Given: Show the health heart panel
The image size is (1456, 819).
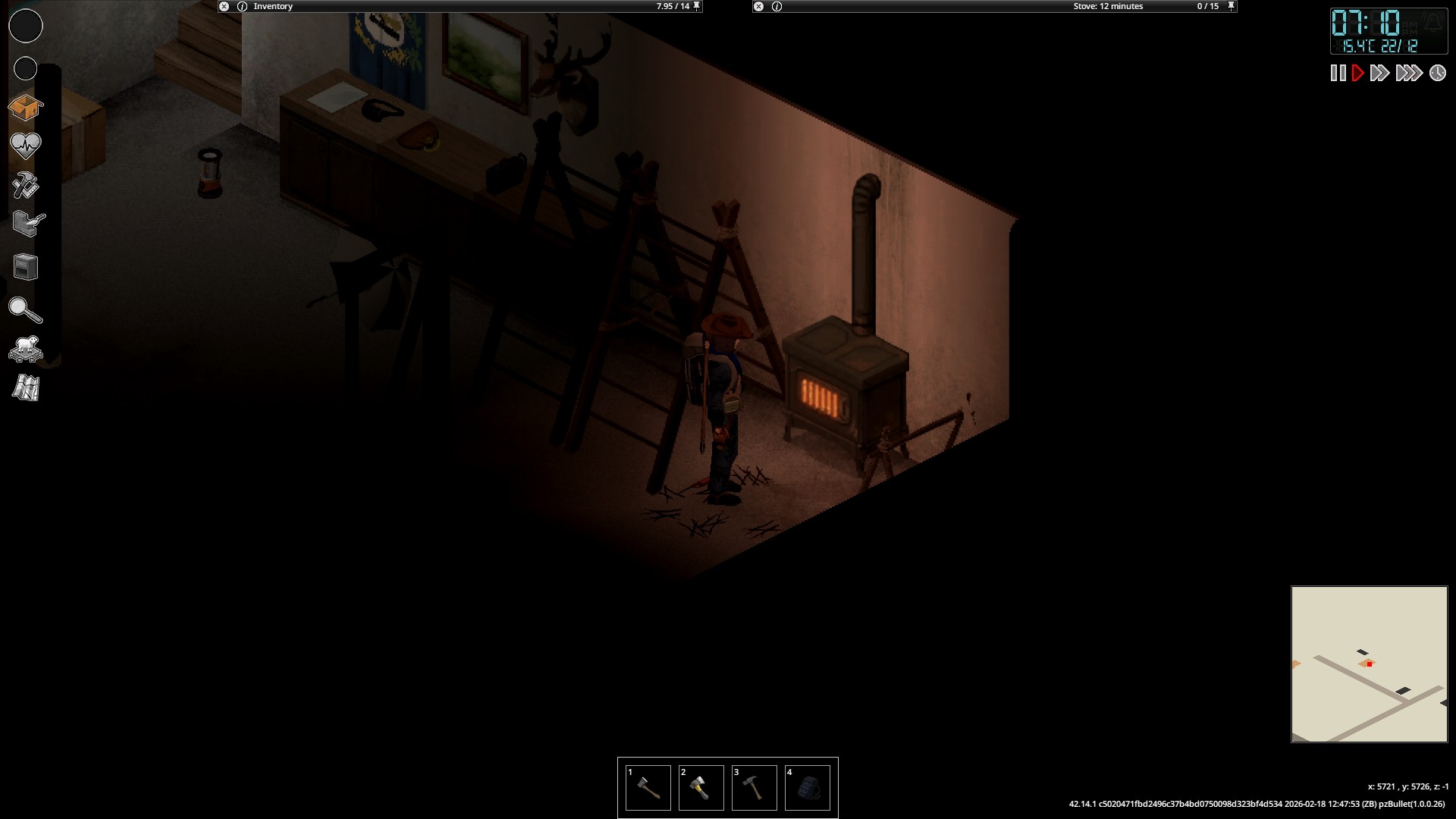Looking at the screenshot, I should (x=25, y=146).
